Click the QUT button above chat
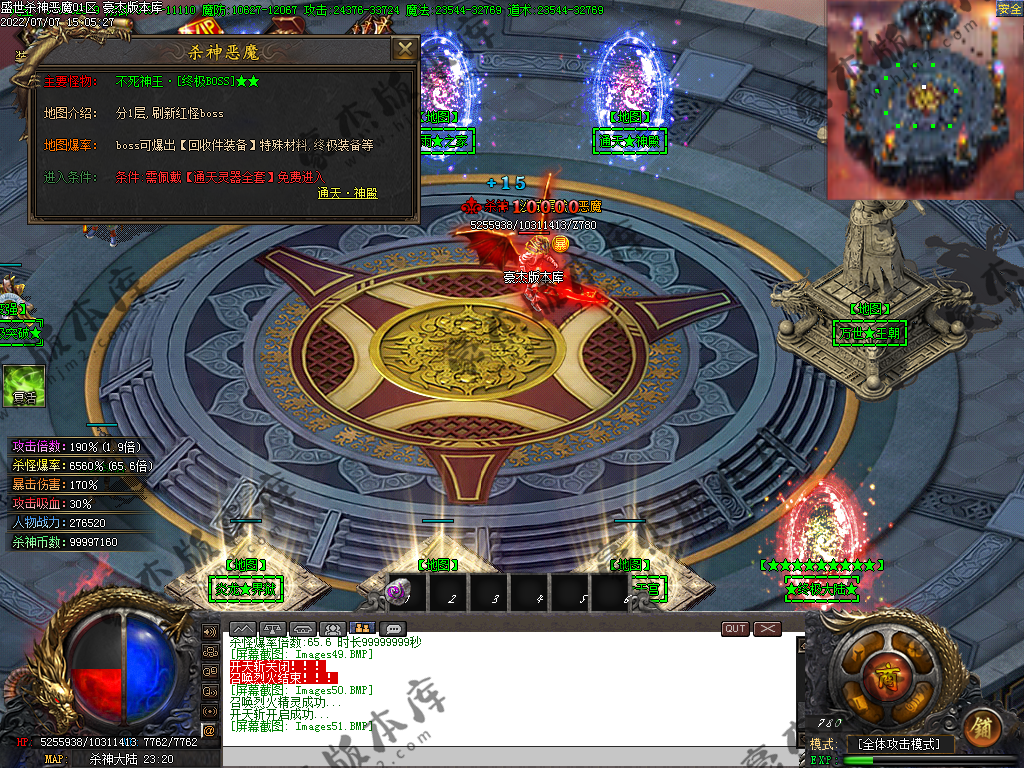 (x=735, y=629)
